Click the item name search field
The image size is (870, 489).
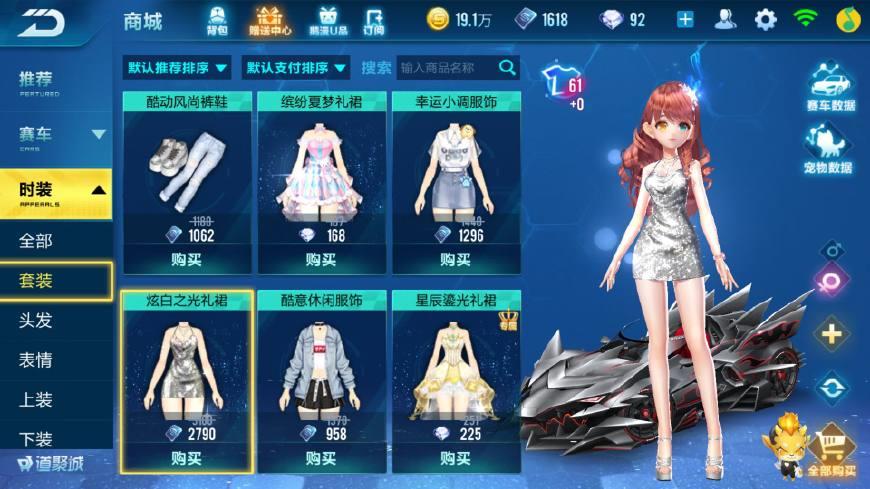(x=446, y=68)
